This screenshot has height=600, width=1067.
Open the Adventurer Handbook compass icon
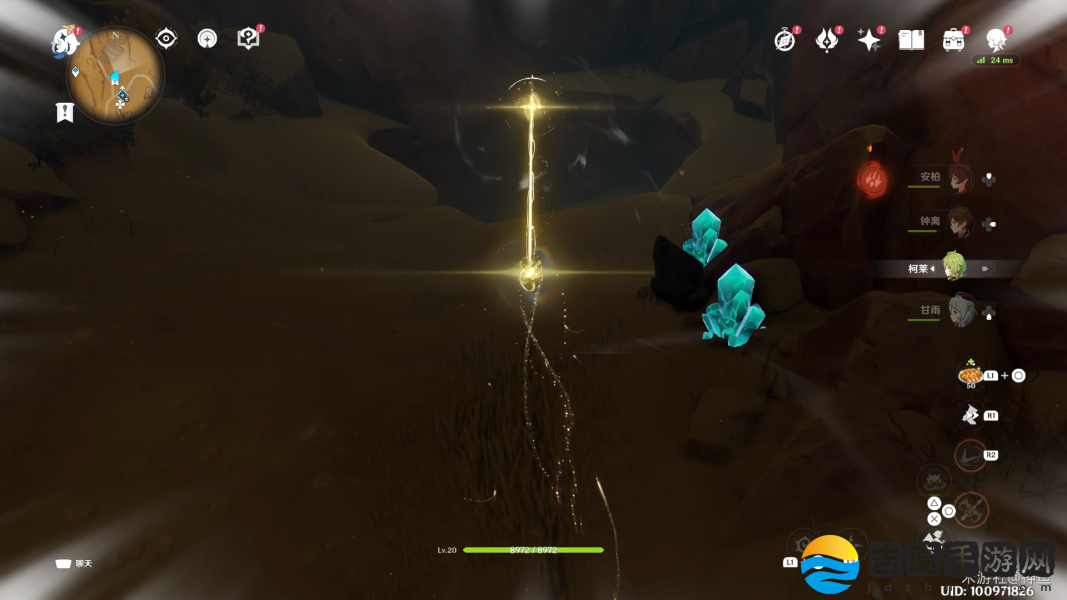pyautogui.click(x=785, y=40)
